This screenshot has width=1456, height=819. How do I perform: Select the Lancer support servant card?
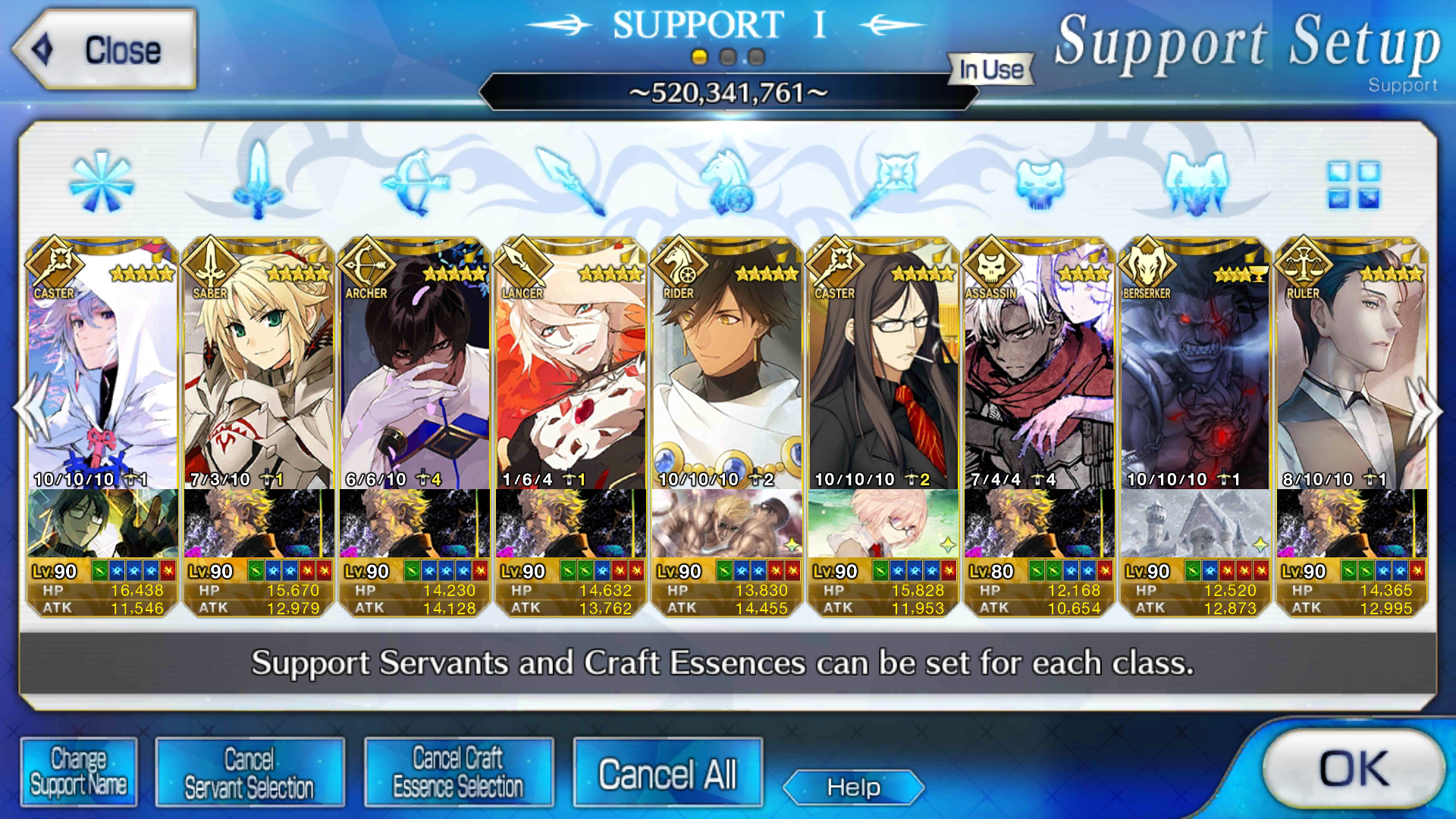571,364
